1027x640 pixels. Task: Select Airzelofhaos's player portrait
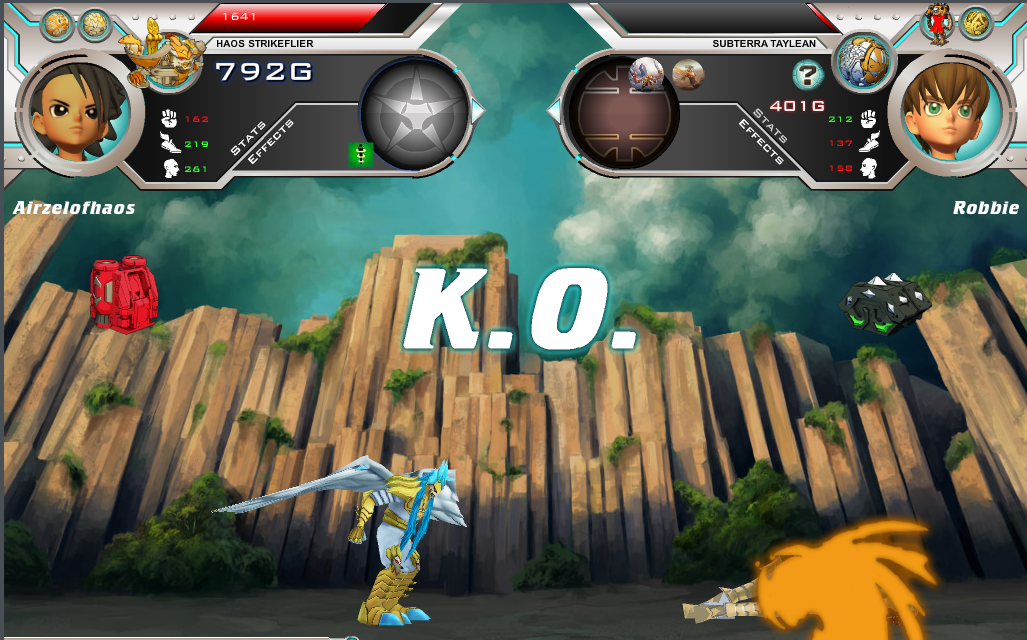click(x=75, y=111)
